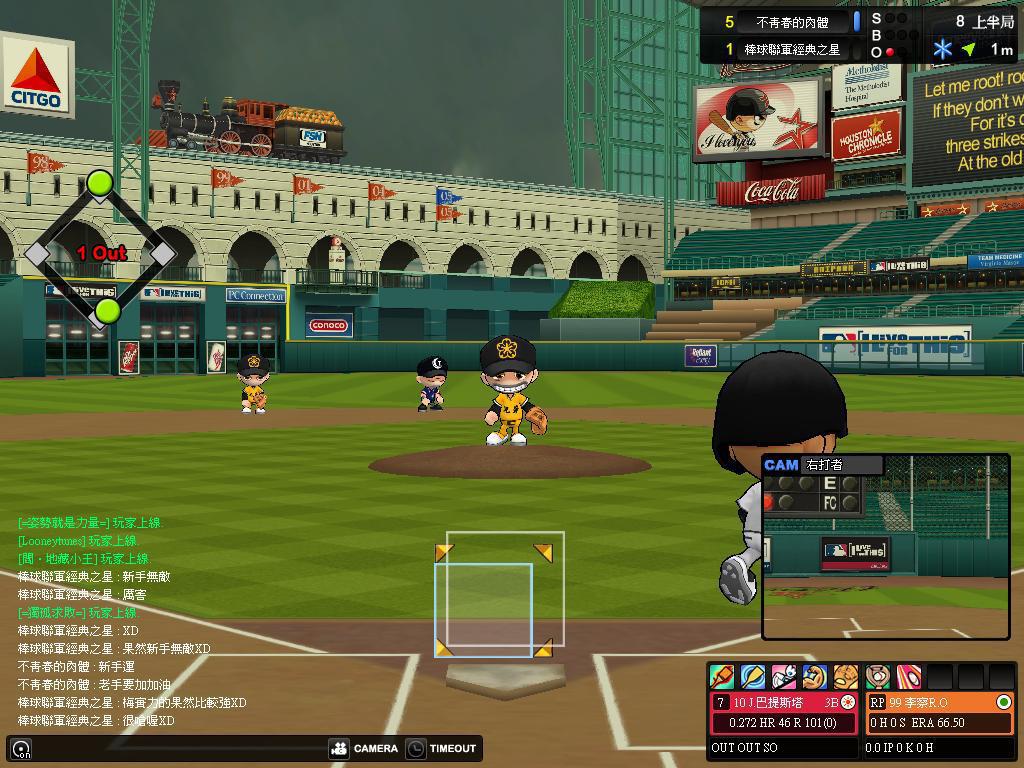Select the running cleats skill icon
Image resolution: width=1024 pixels, height=768 pixels.
point(784,677)
